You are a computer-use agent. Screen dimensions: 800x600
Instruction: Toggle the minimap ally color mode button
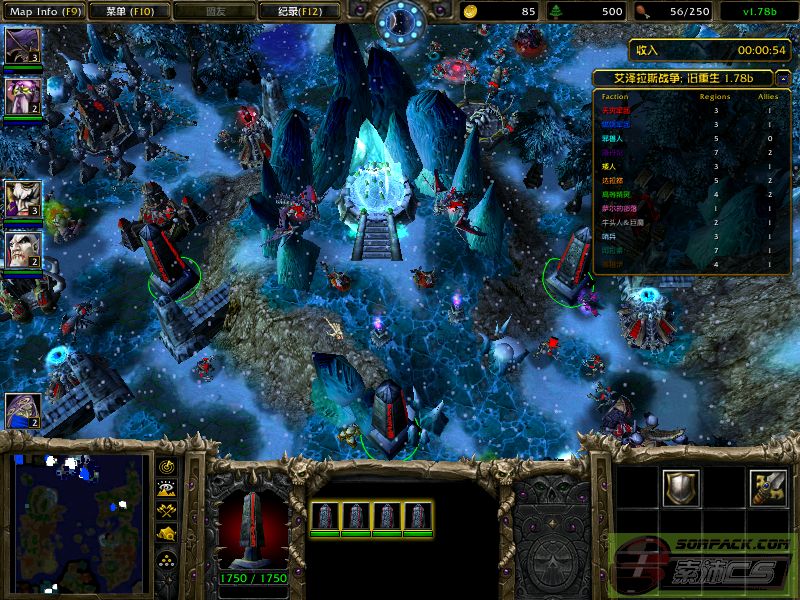click(x=166, y=511)
